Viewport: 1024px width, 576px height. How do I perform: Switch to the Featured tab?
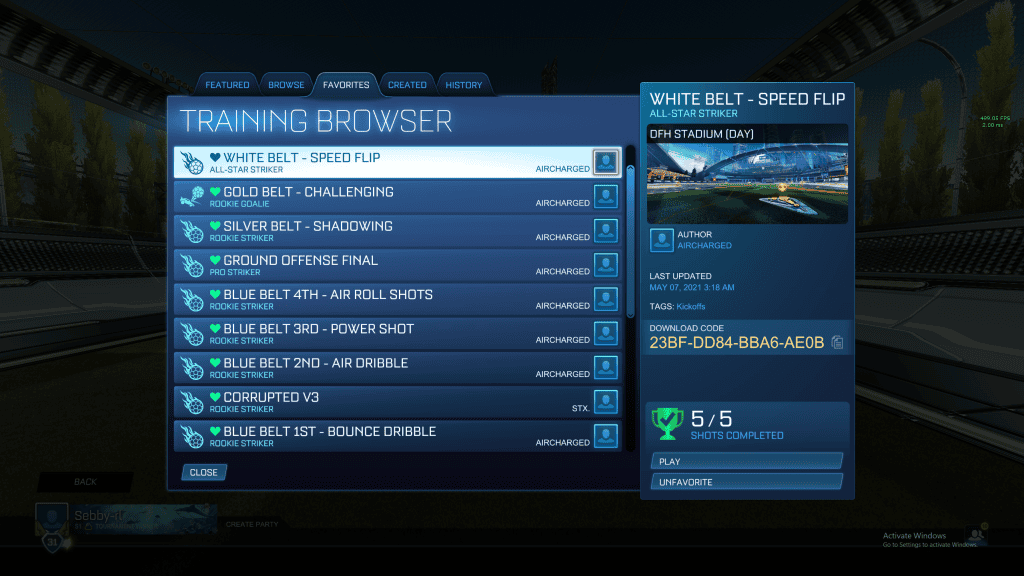(227, 85)
